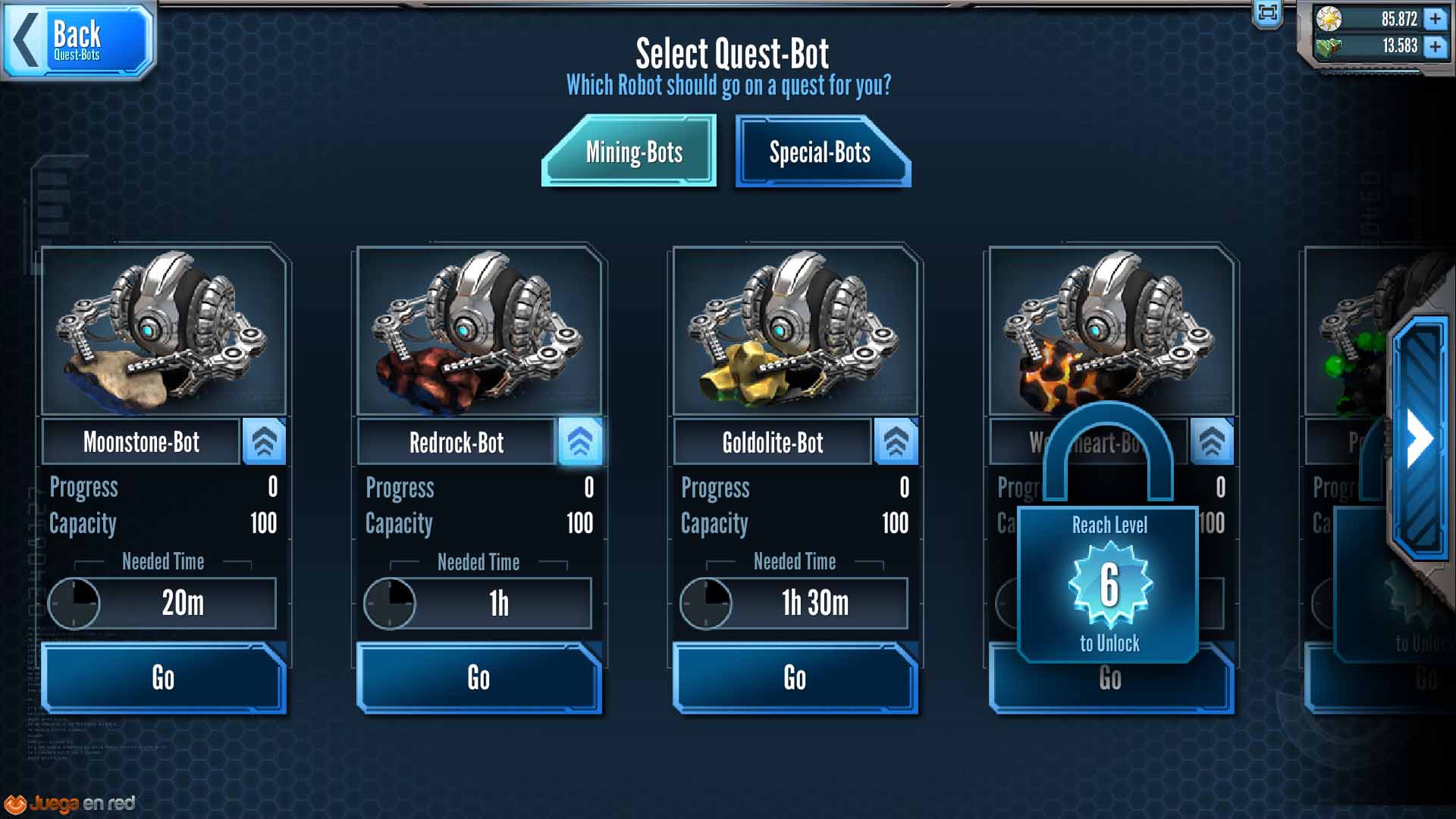The height and width of the screenshot is (819, 1456).
Task: Go back to Quest-Bots screen
Action: coord(78,39)
